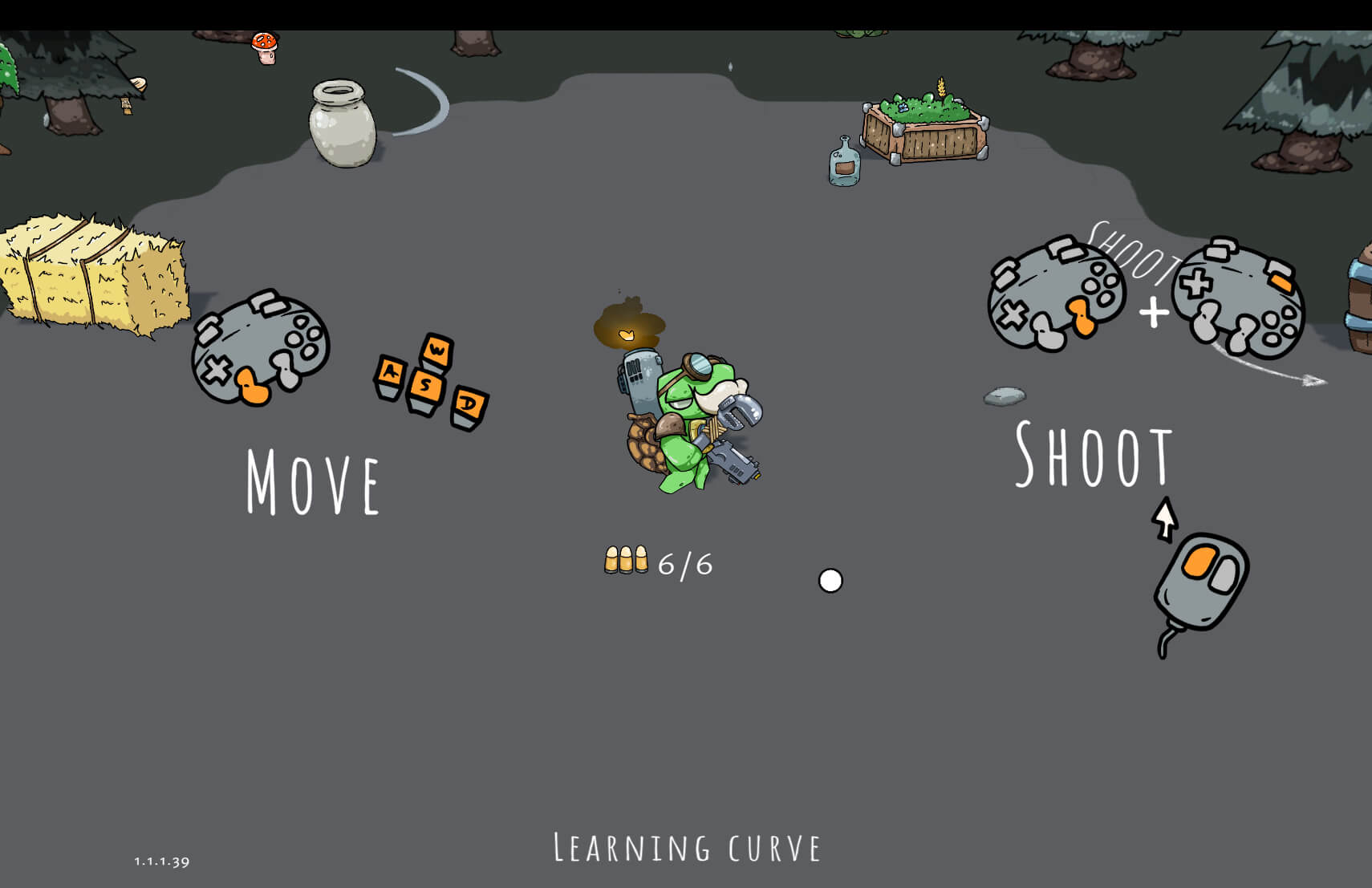The image size is (1372, 888).
Task: Click the white crosshair dot on the ground
Action: click(x=831, y=580)
